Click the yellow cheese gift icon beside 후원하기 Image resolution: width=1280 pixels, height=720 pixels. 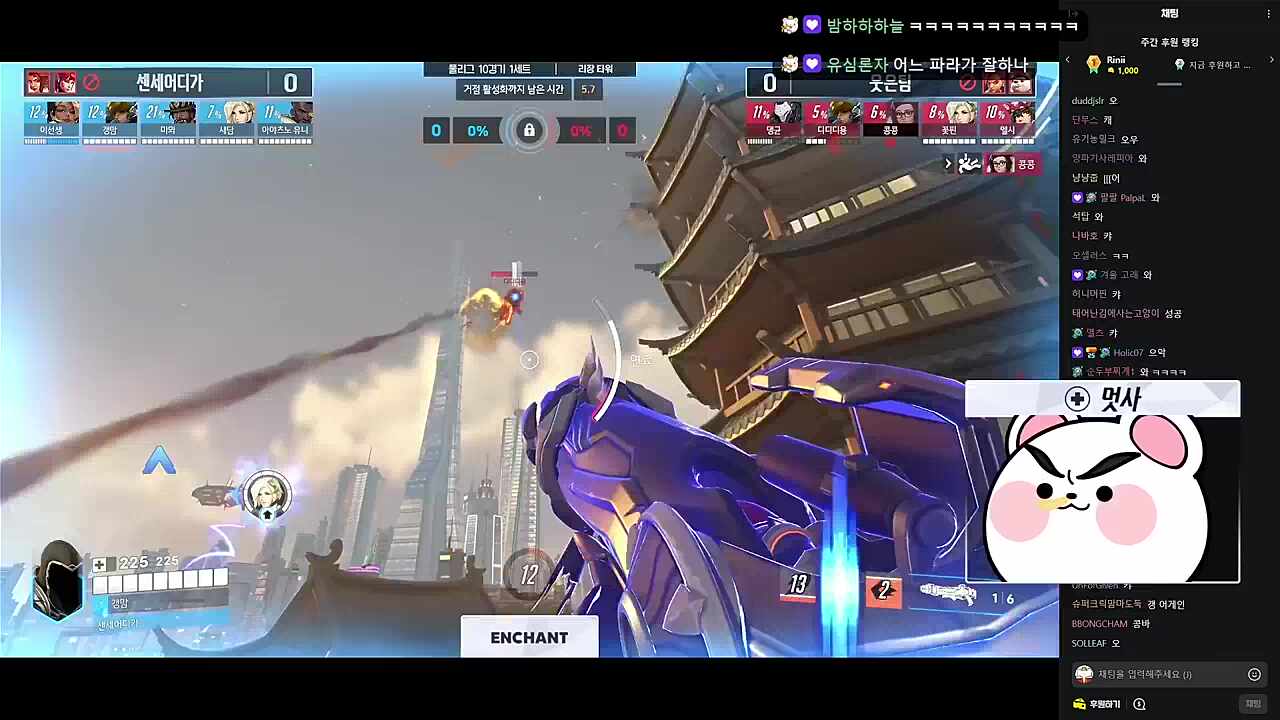pyautogui.click(x=1079, y=703)
